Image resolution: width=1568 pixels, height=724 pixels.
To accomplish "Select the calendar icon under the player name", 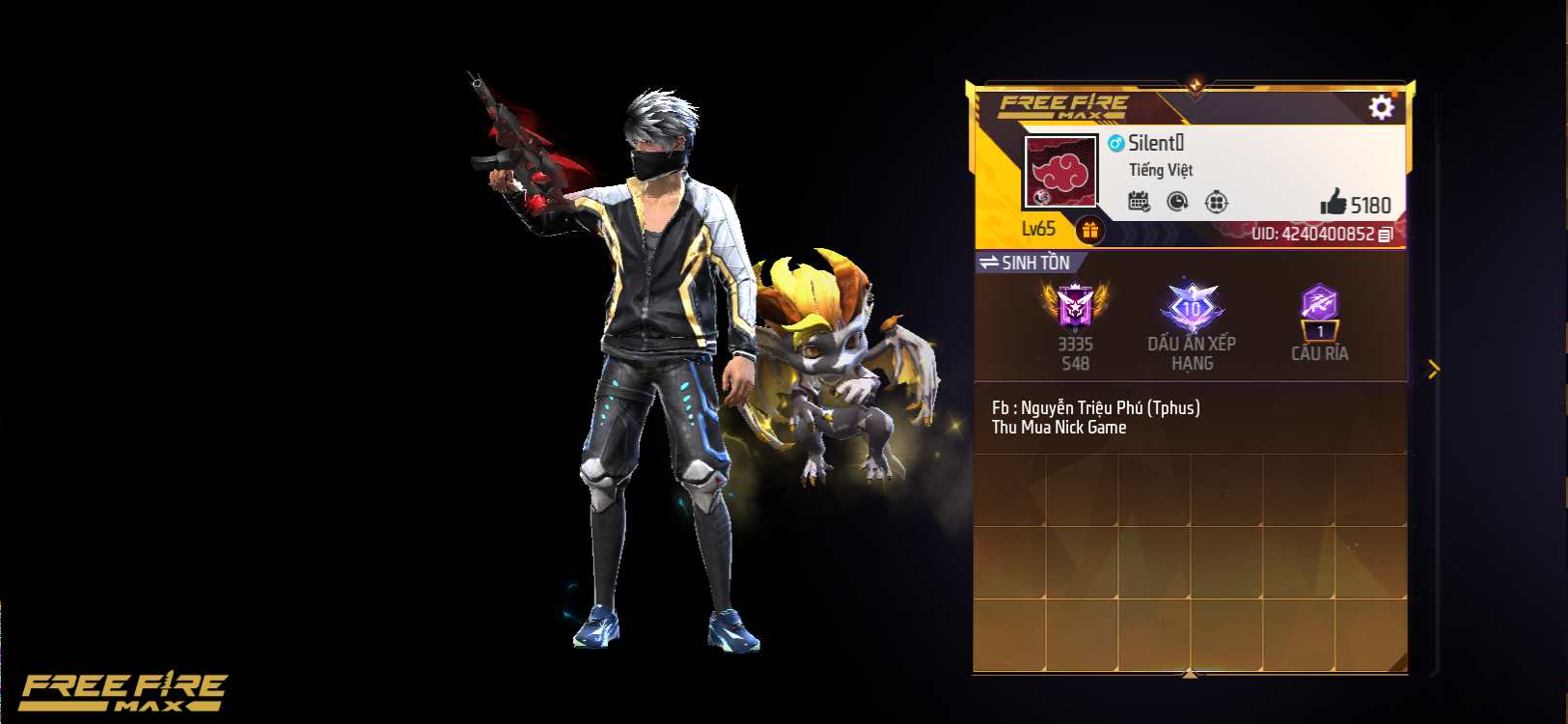I will 1141,202.
